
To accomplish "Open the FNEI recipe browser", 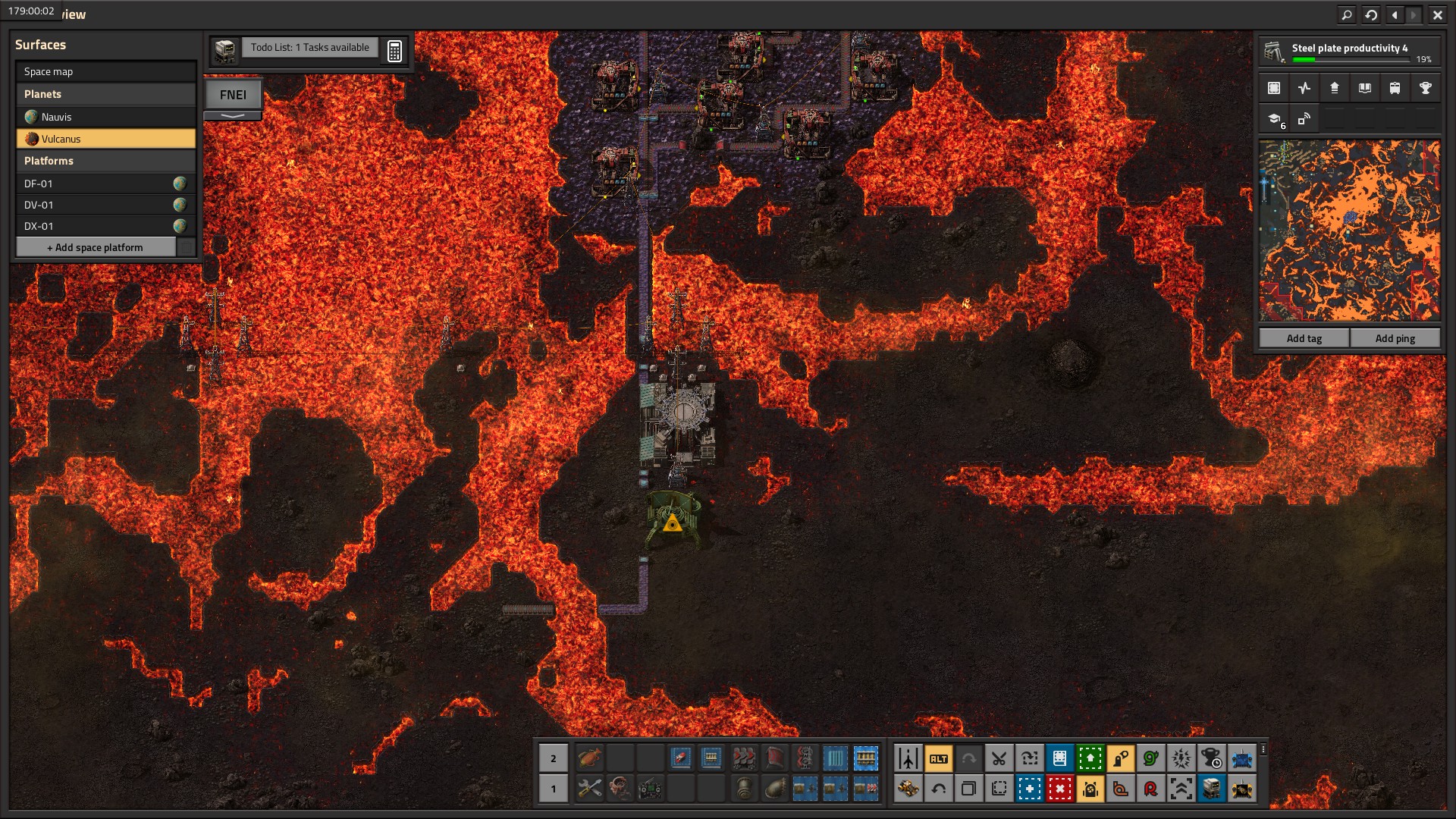I will pos(233,95).
